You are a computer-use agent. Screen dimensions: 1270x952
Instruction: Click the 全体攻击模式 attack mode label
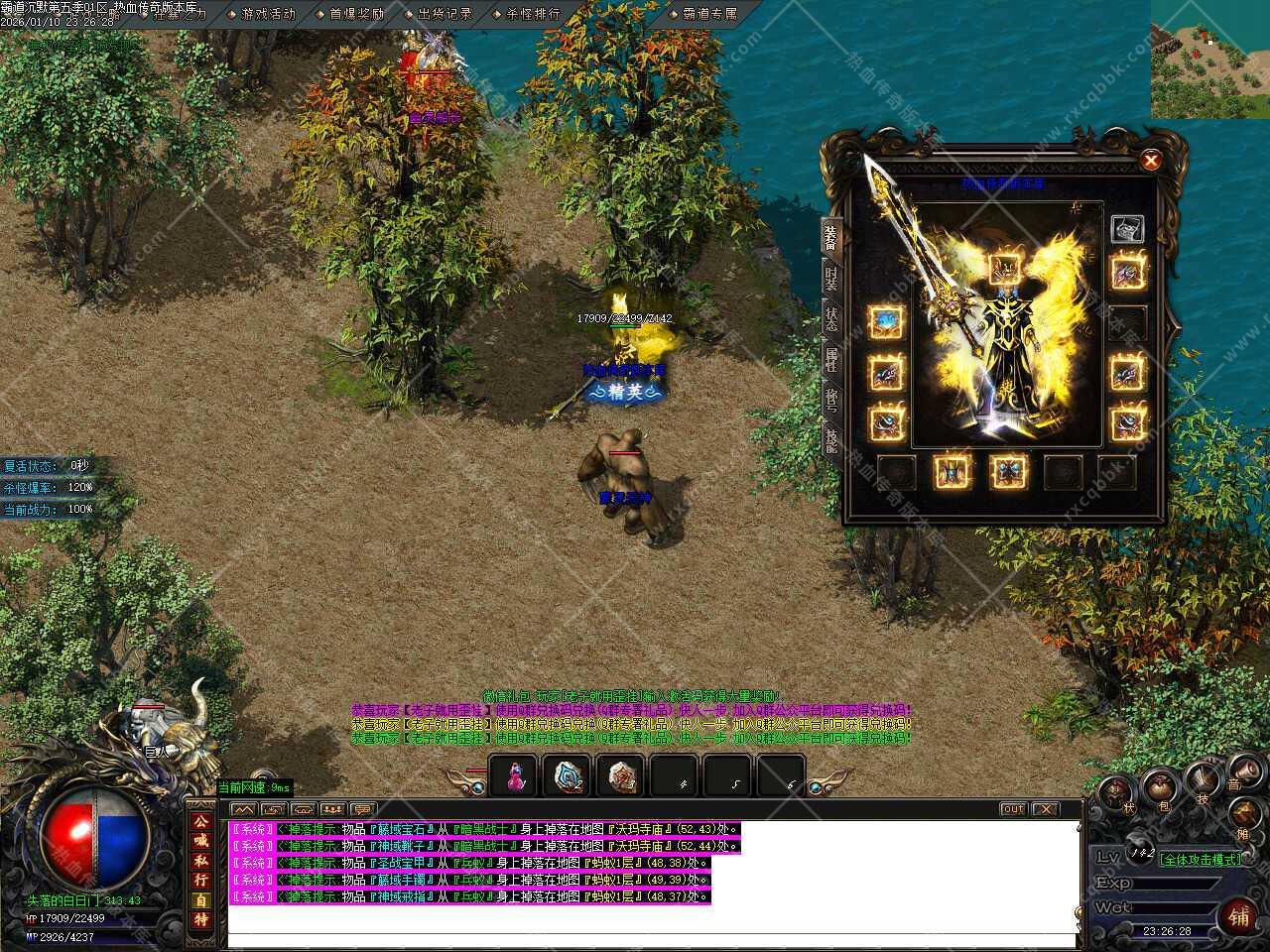[x=1201, y=860]
